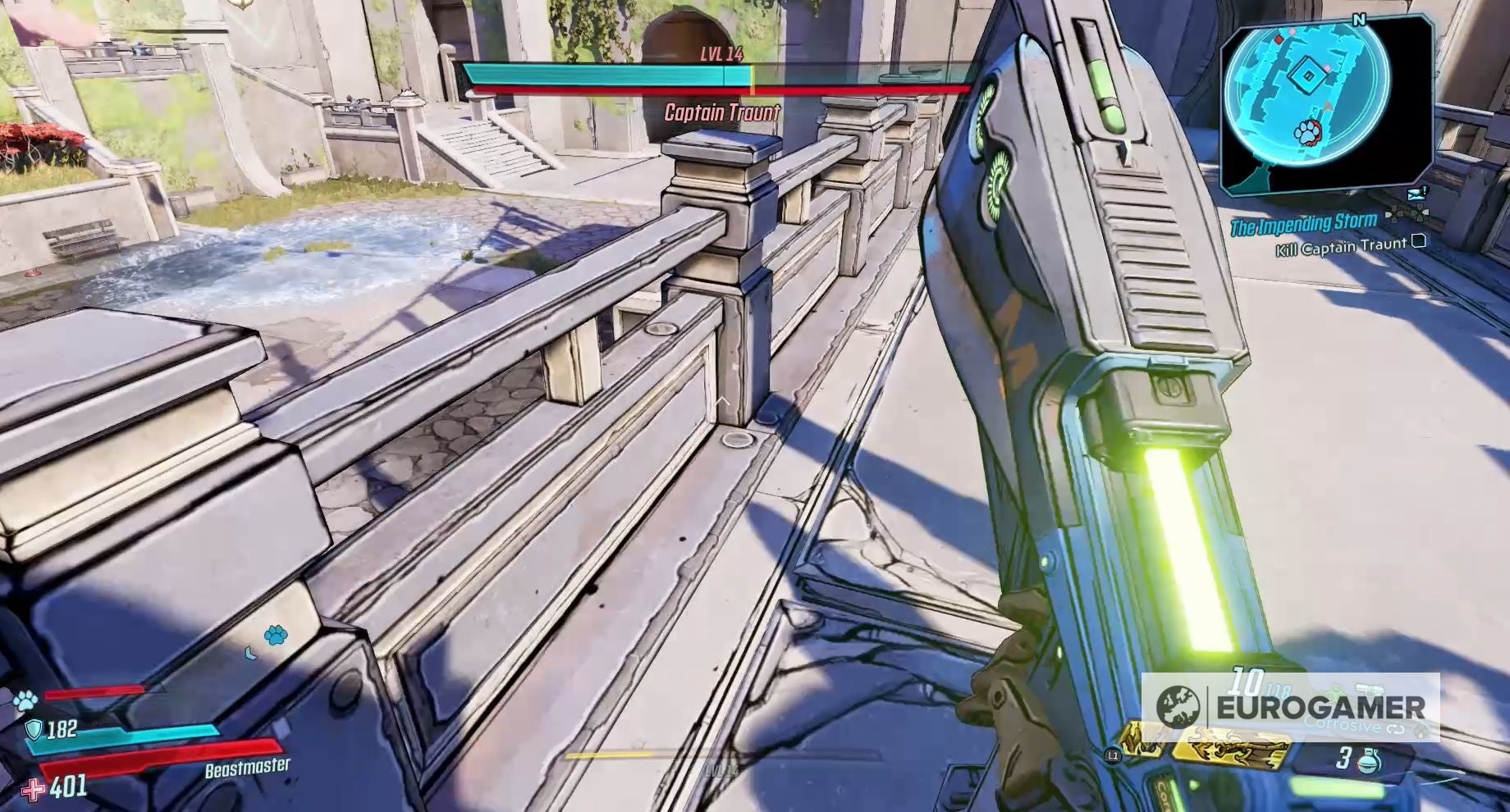Image resolution: width=1510 pixels, height=812 pixels.
Task: Toggle the Kill Captain Traunt objective checkbox
Action: [1418, 242]
